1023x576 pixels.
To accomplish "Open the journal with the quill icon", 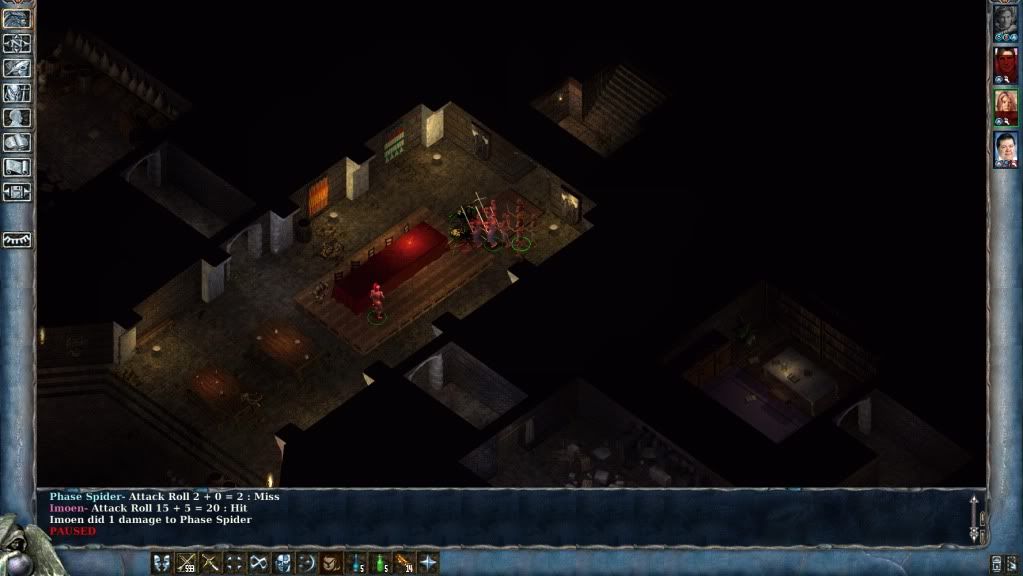I will (18, 68).
